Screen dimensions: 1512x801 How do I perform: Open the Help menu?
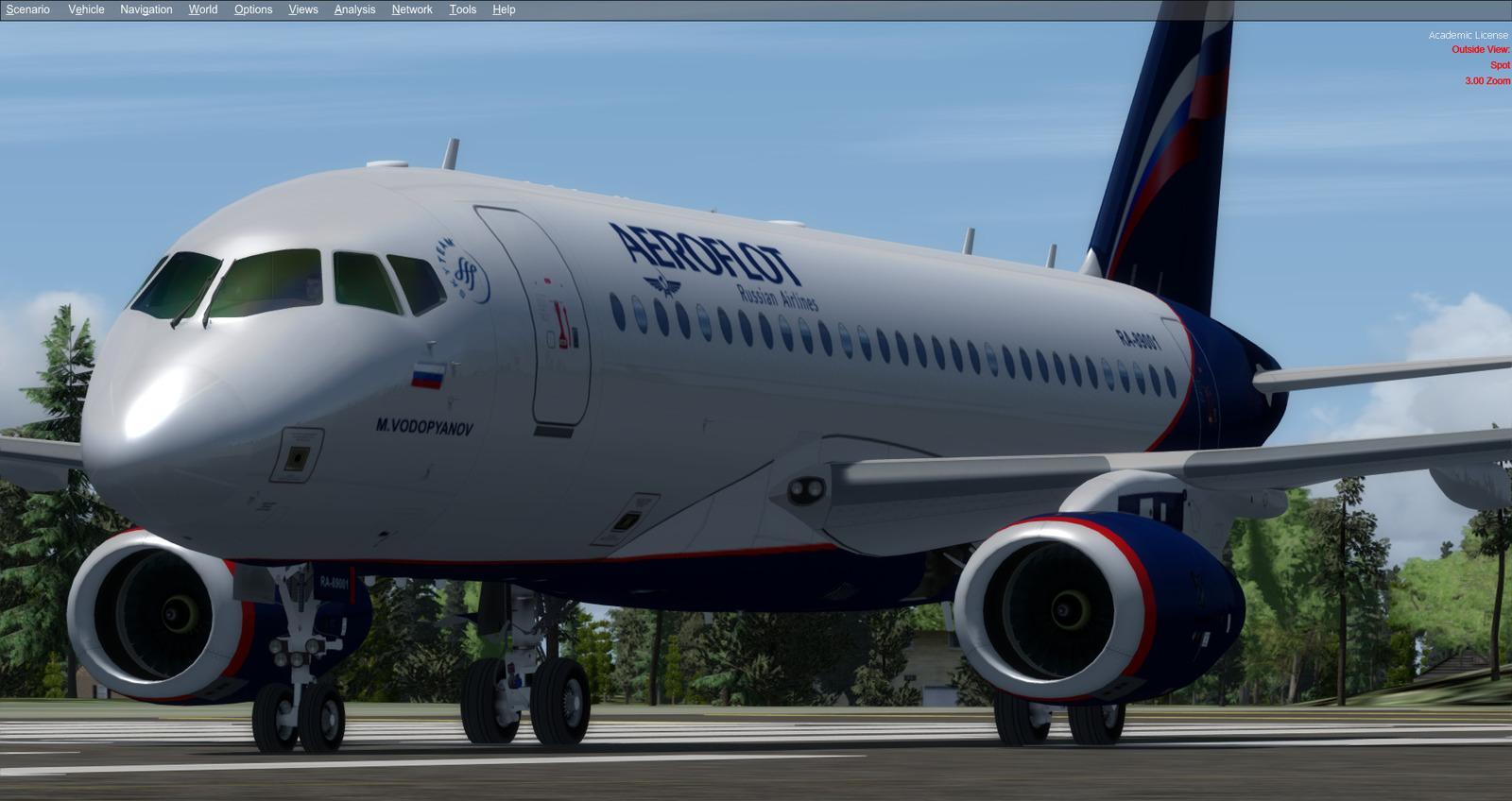pos(502,9)
